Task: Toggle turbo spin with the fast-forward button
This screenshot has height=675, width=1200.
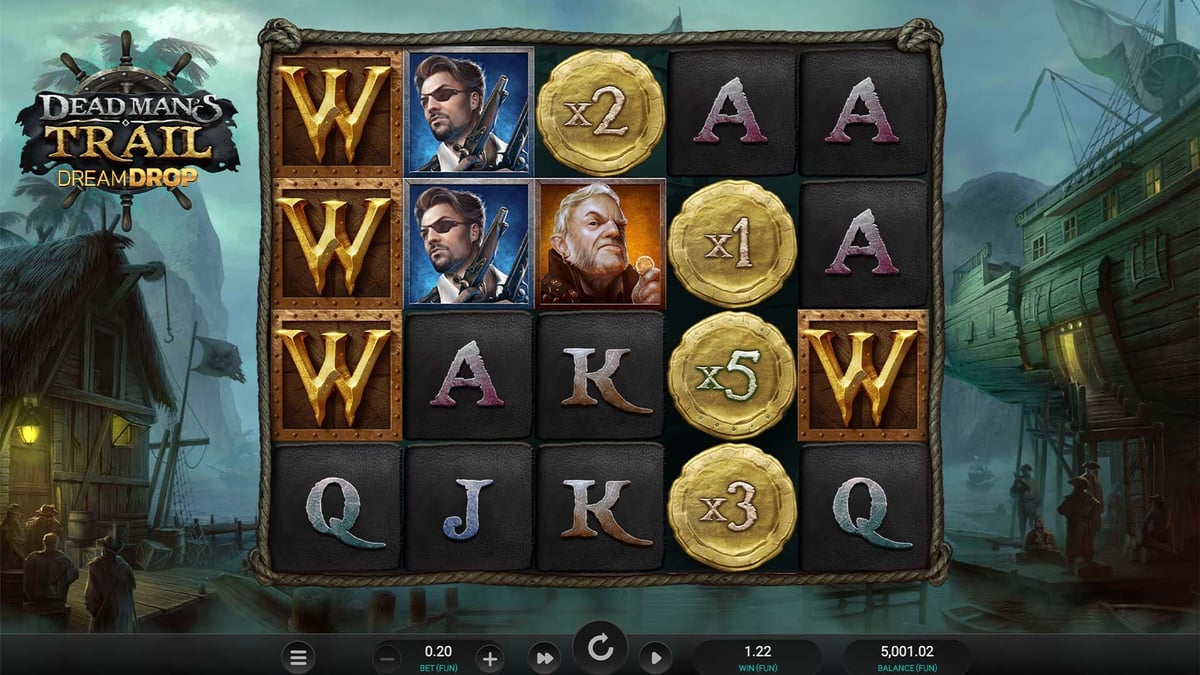Action: pyautogui.click(x=545, y=658)
